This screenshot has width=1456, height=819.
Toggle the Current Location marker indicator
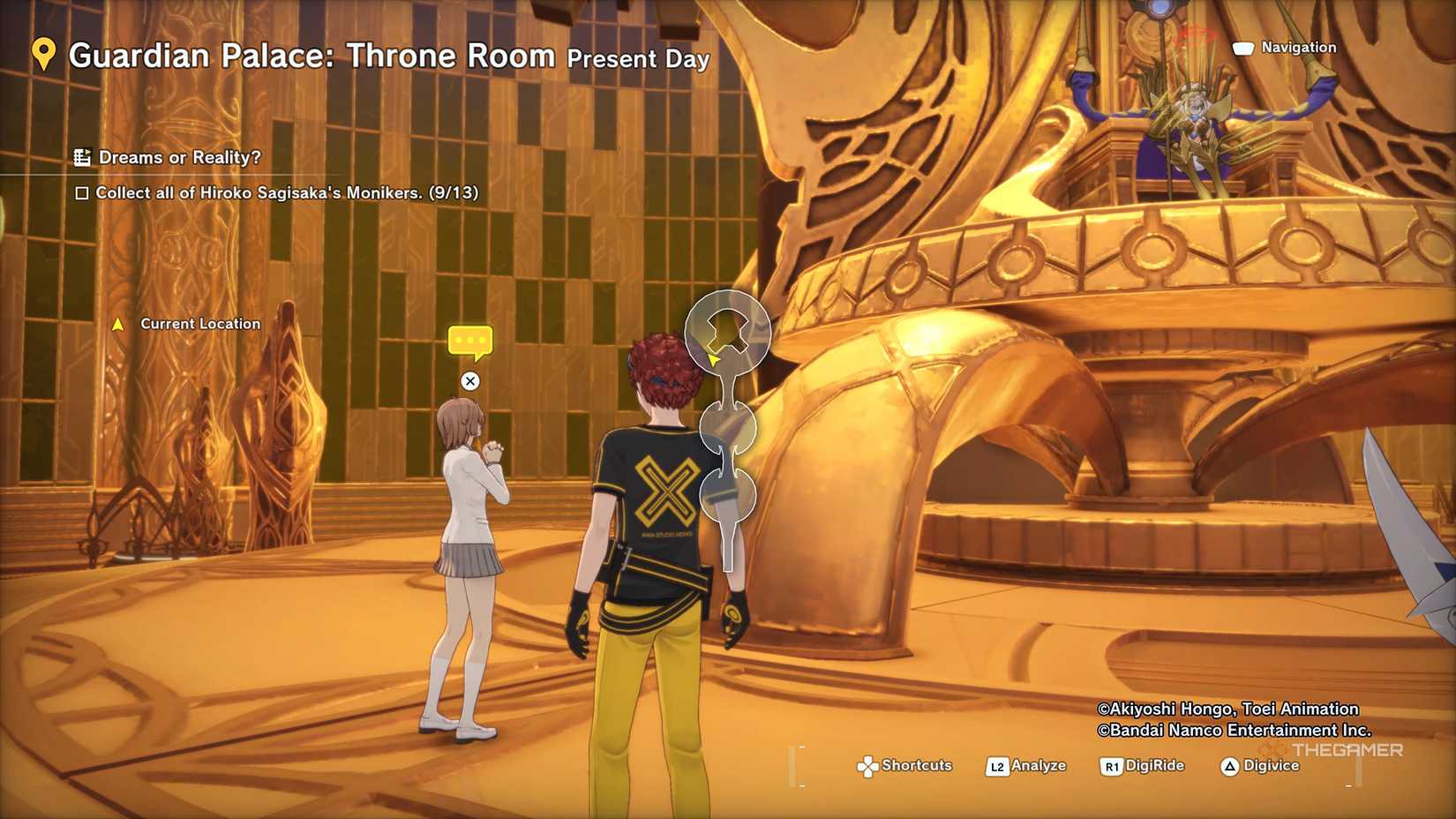pos(120,324)
